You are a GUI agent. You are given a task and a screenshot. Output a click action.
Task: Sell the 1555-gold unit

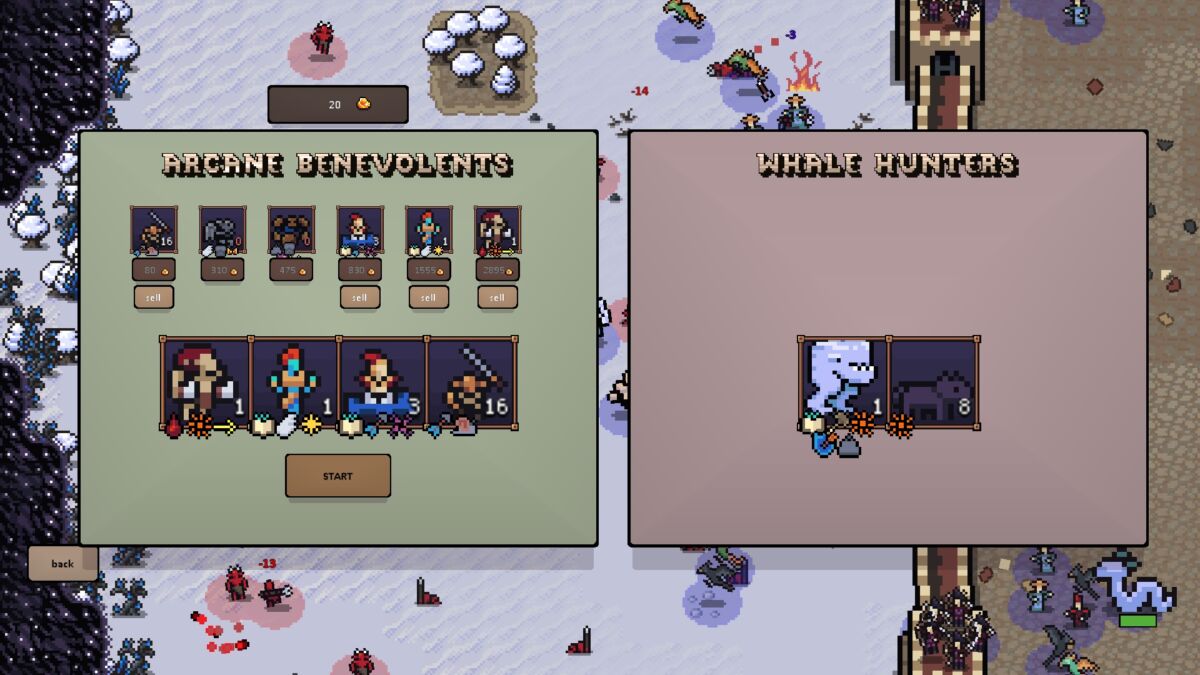click(x=428, y=297)
